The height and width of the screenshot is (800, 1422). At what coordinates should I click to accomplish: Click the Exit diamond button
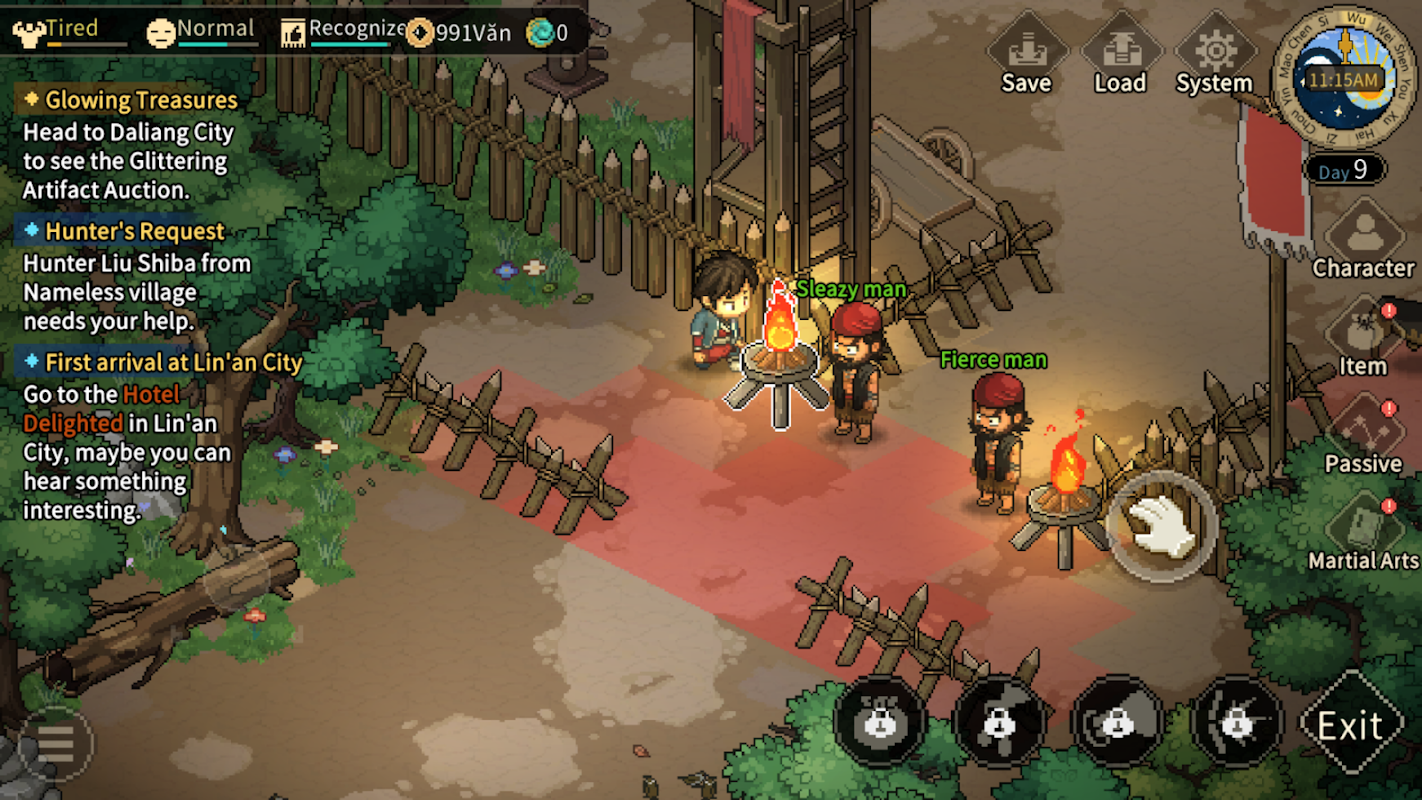[x=1350, y=725]
